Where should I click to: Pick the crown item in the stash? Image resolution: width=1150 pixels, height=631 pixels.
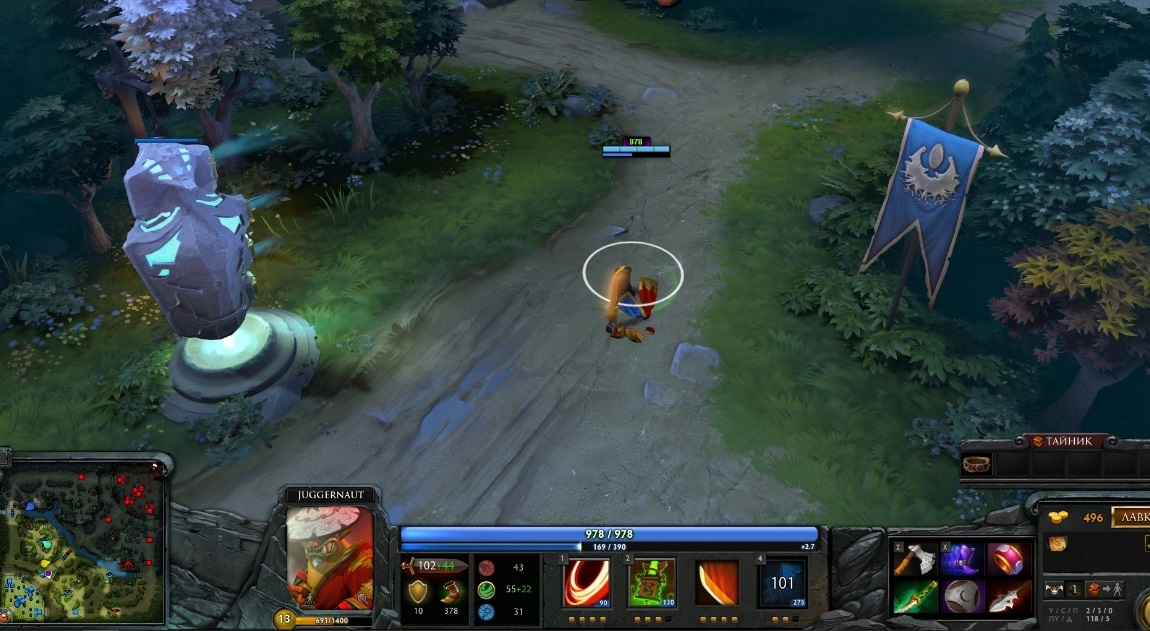(x=975, y=463)
